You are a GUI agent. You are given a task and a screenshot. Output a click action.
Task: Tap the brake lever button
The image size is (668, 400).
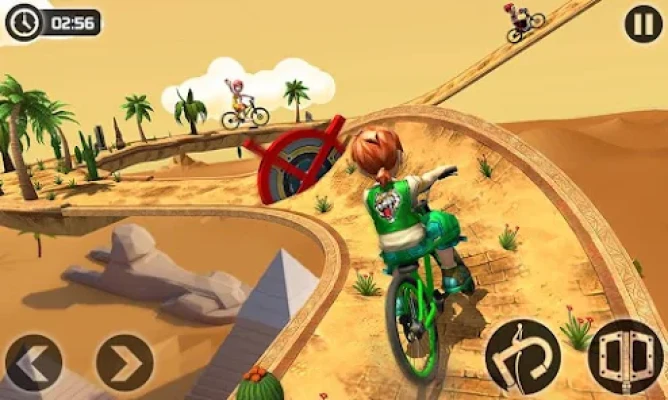523,357
